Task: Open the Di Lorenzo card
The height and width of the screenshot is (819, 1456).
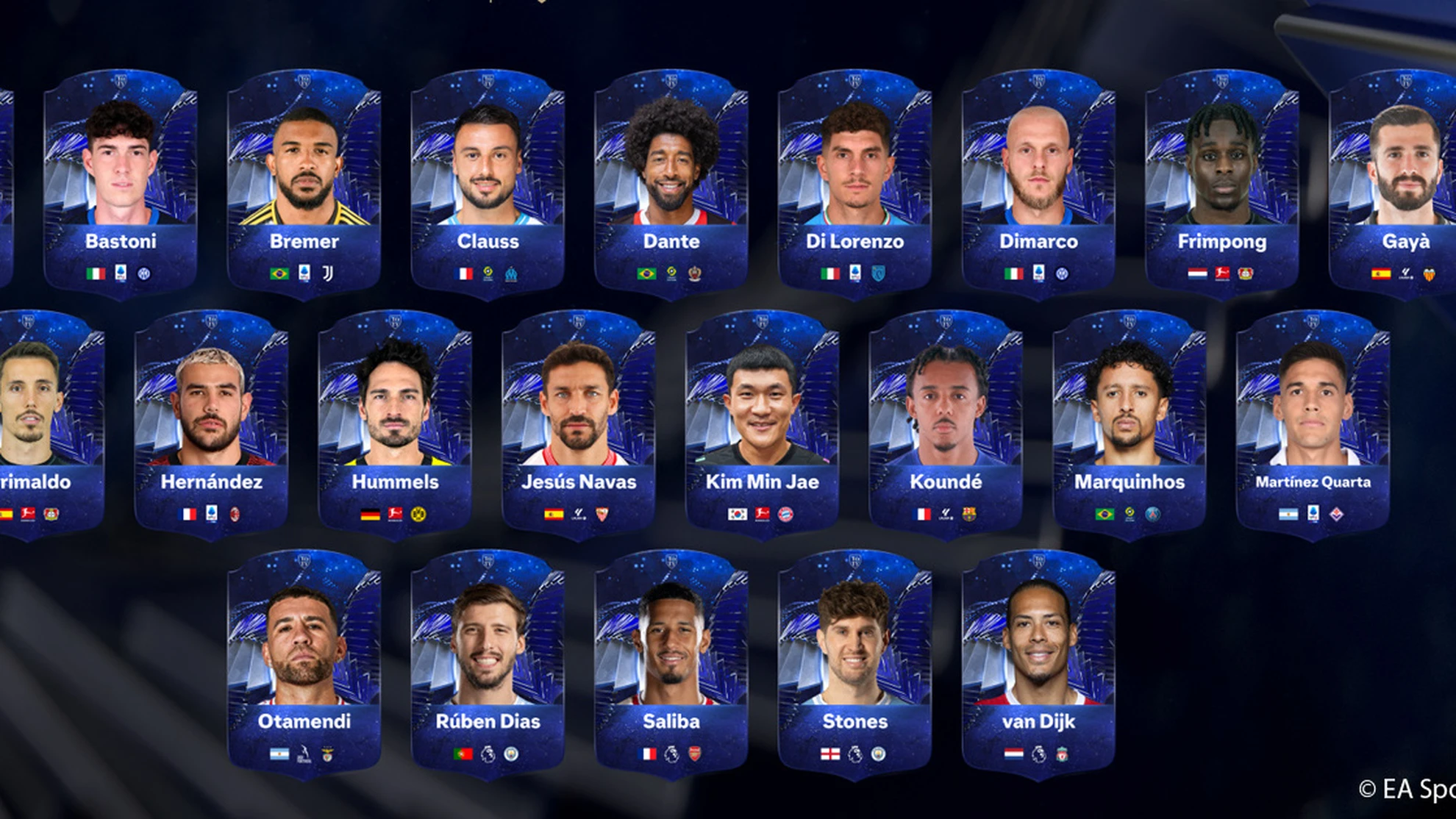Action: click(x=855, y=184)
